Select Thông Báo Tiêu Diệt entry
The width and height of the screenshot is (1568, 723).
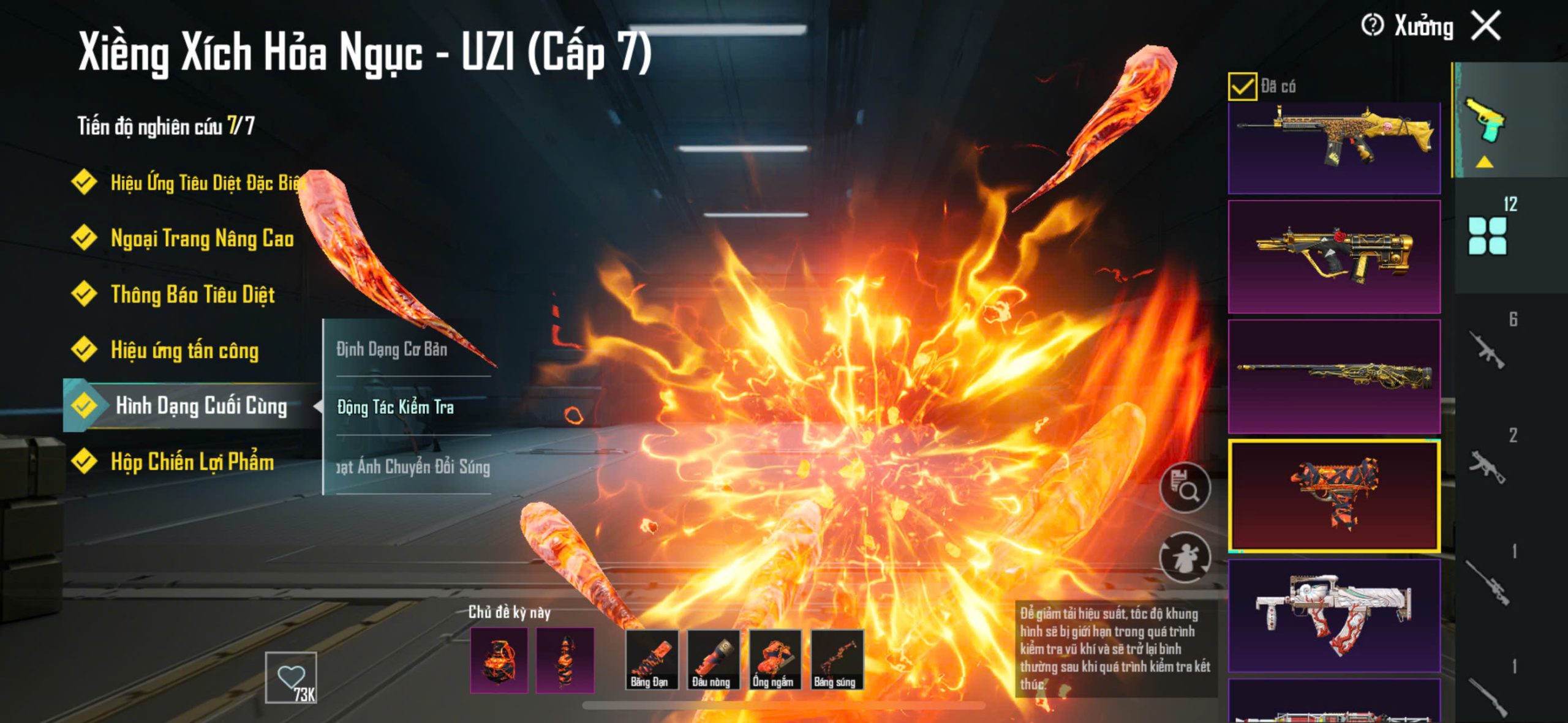click(x=192, y=294)
